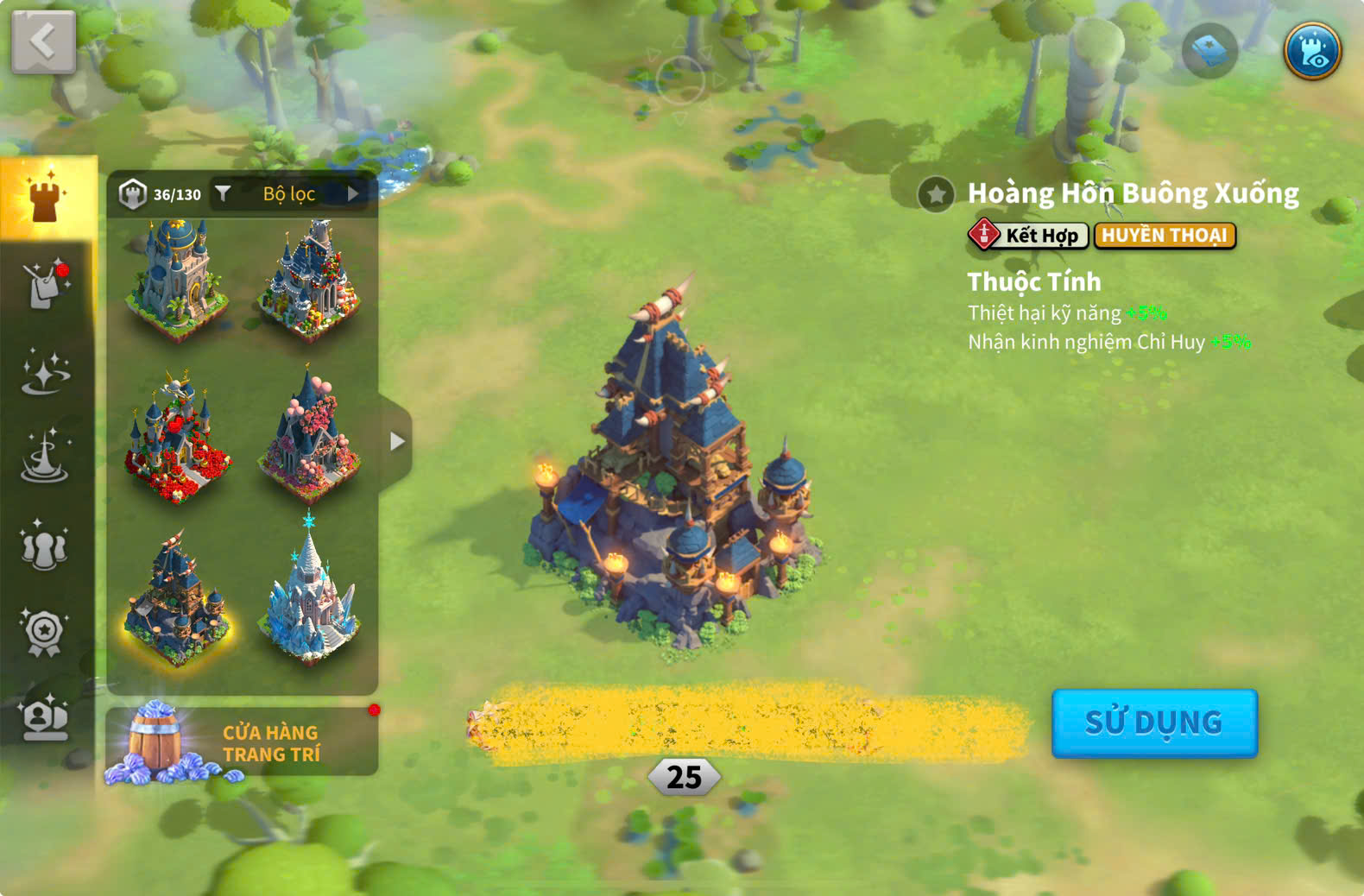1364x896 pixels.
Task: Expand the skin list side arrow
Action: coord(396,441)
